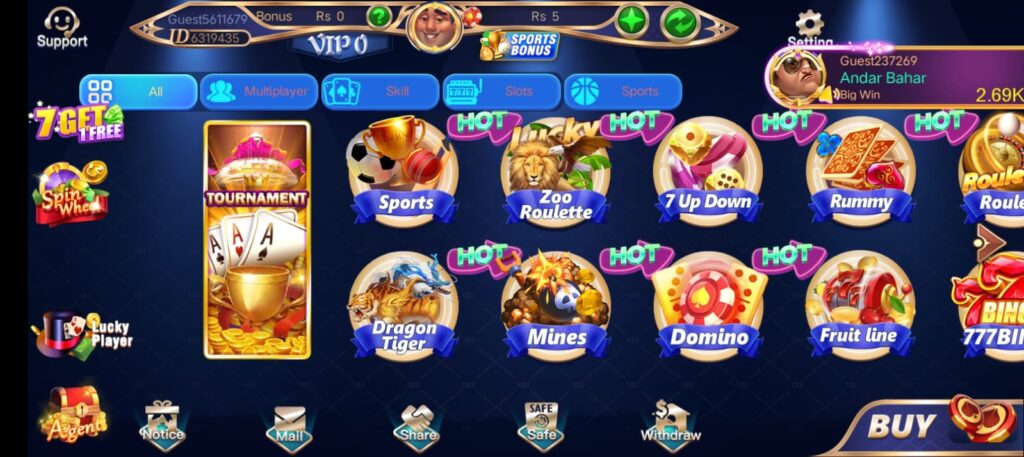Select the Domino game
1024x457 pixels.
pyautogui.click(x=708, y=306)
